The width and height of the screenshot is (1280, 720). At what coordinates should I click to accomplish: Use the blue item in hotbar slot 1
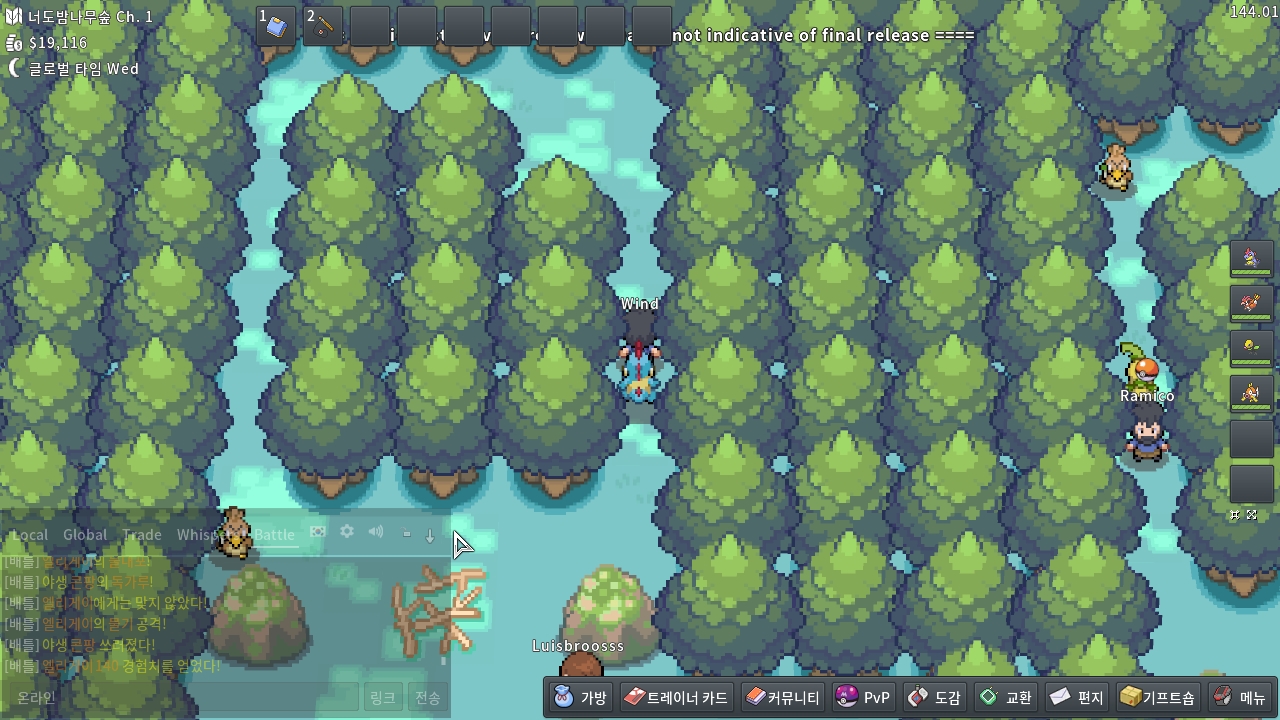point(276,26)
